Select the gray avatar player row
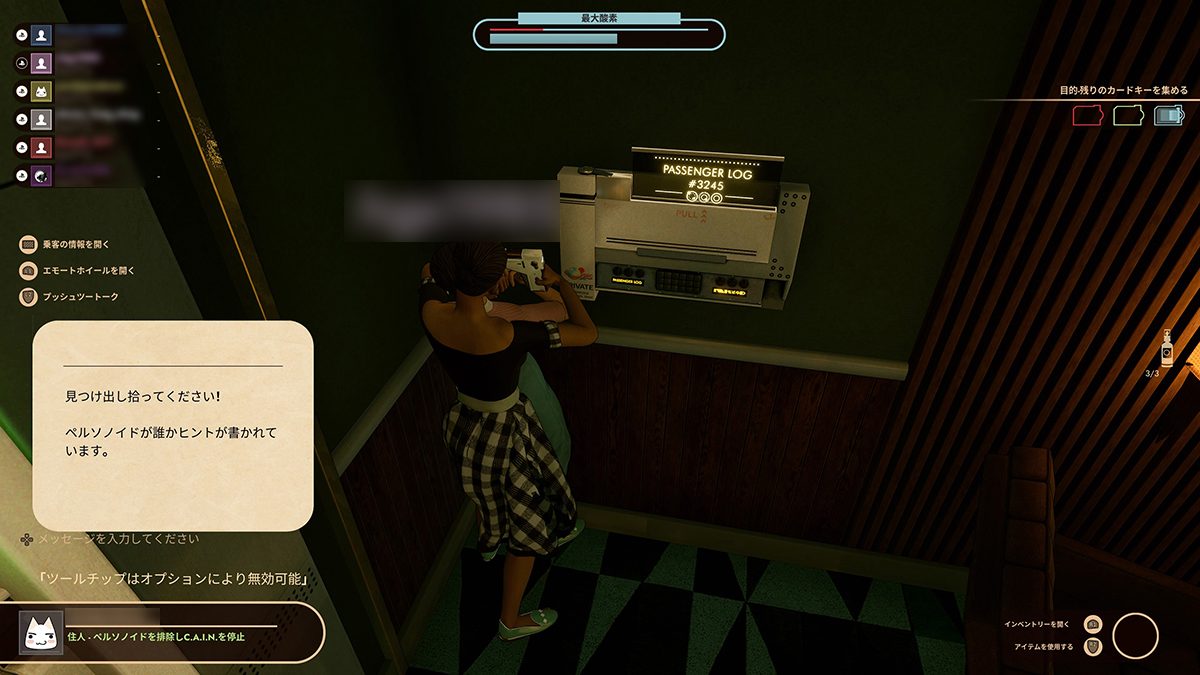The height and width of the screenshot is (675, 1200). click(x=41, y=120)
